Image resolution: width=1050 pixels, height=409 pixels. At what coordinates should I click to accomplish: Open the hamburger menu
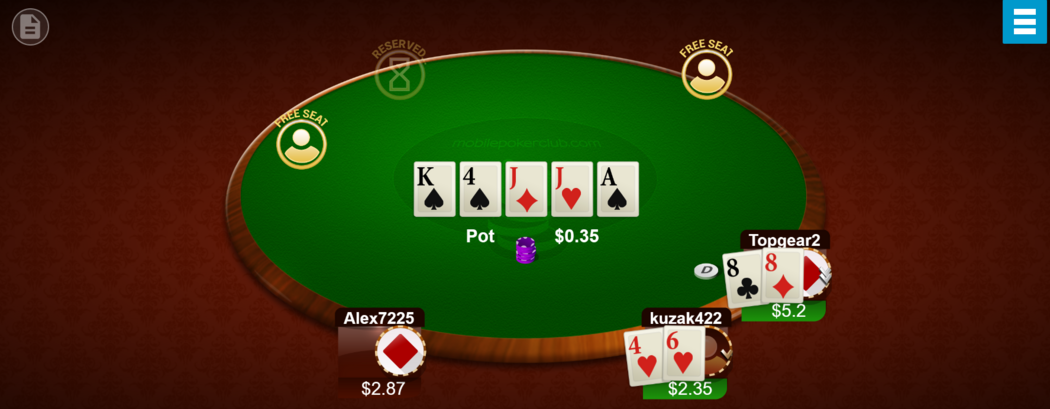[x=1025, y=22]
